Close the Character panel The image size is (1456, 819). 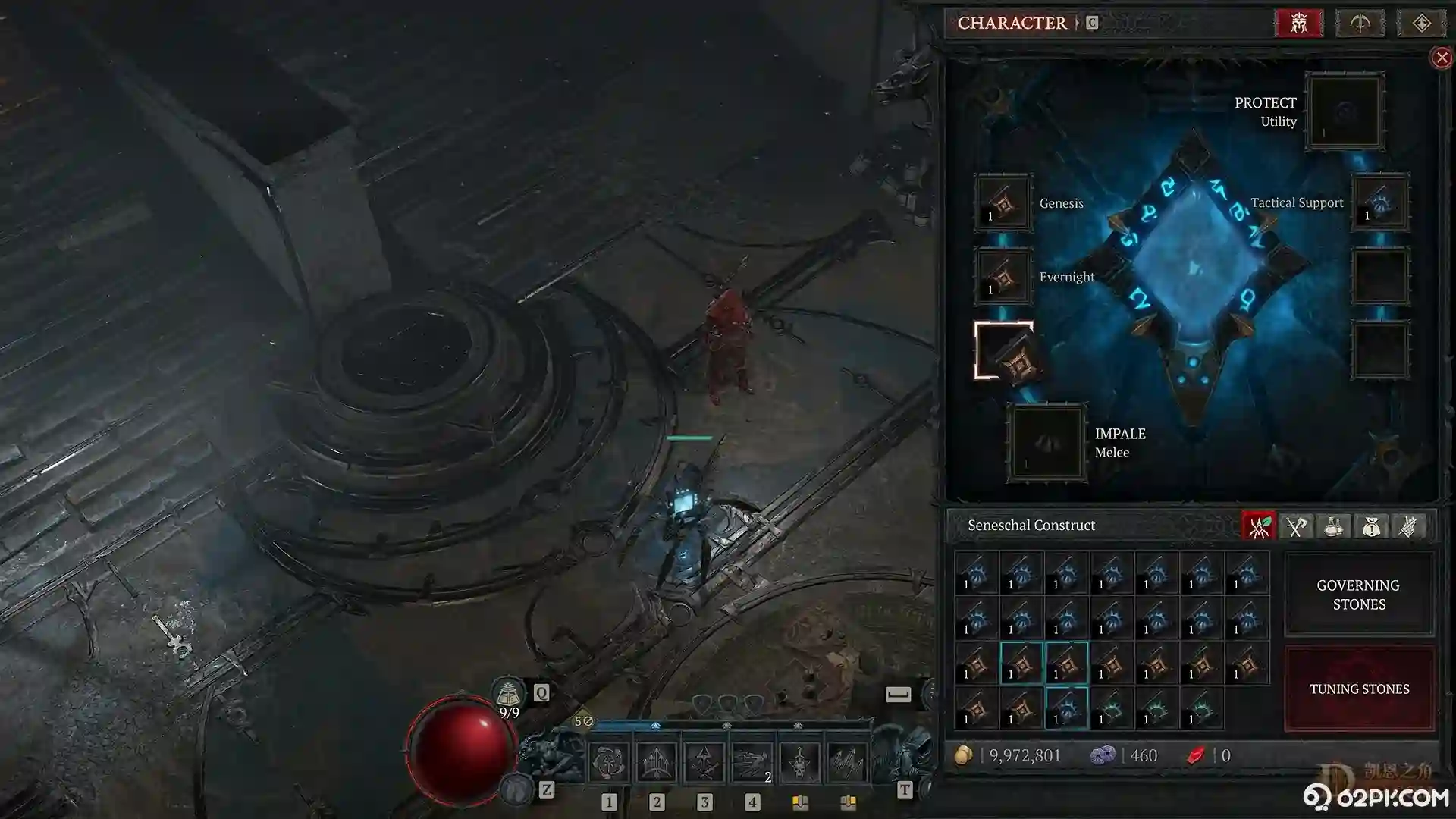pos(1441,58)
